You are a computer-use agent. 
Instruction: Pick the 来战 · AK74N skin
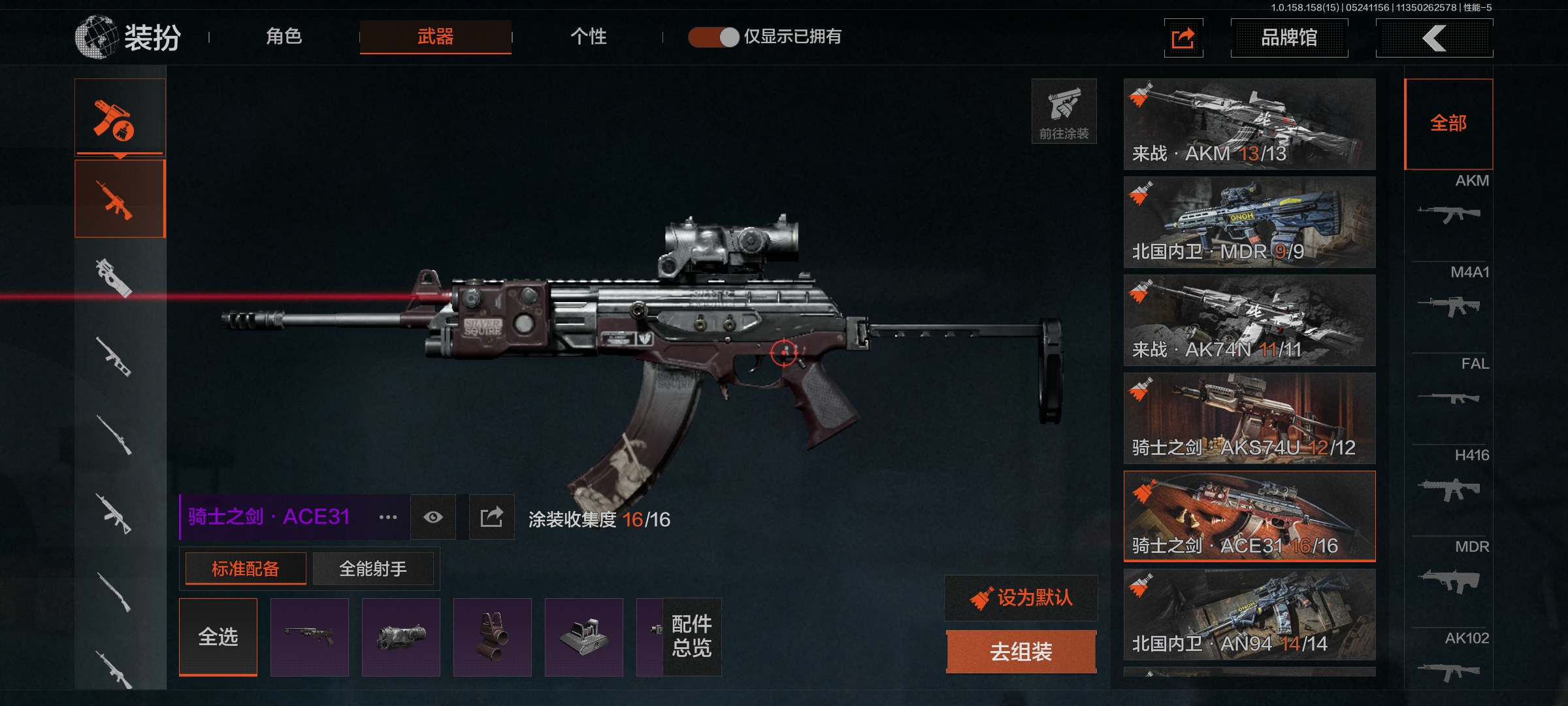(1249, 320)
